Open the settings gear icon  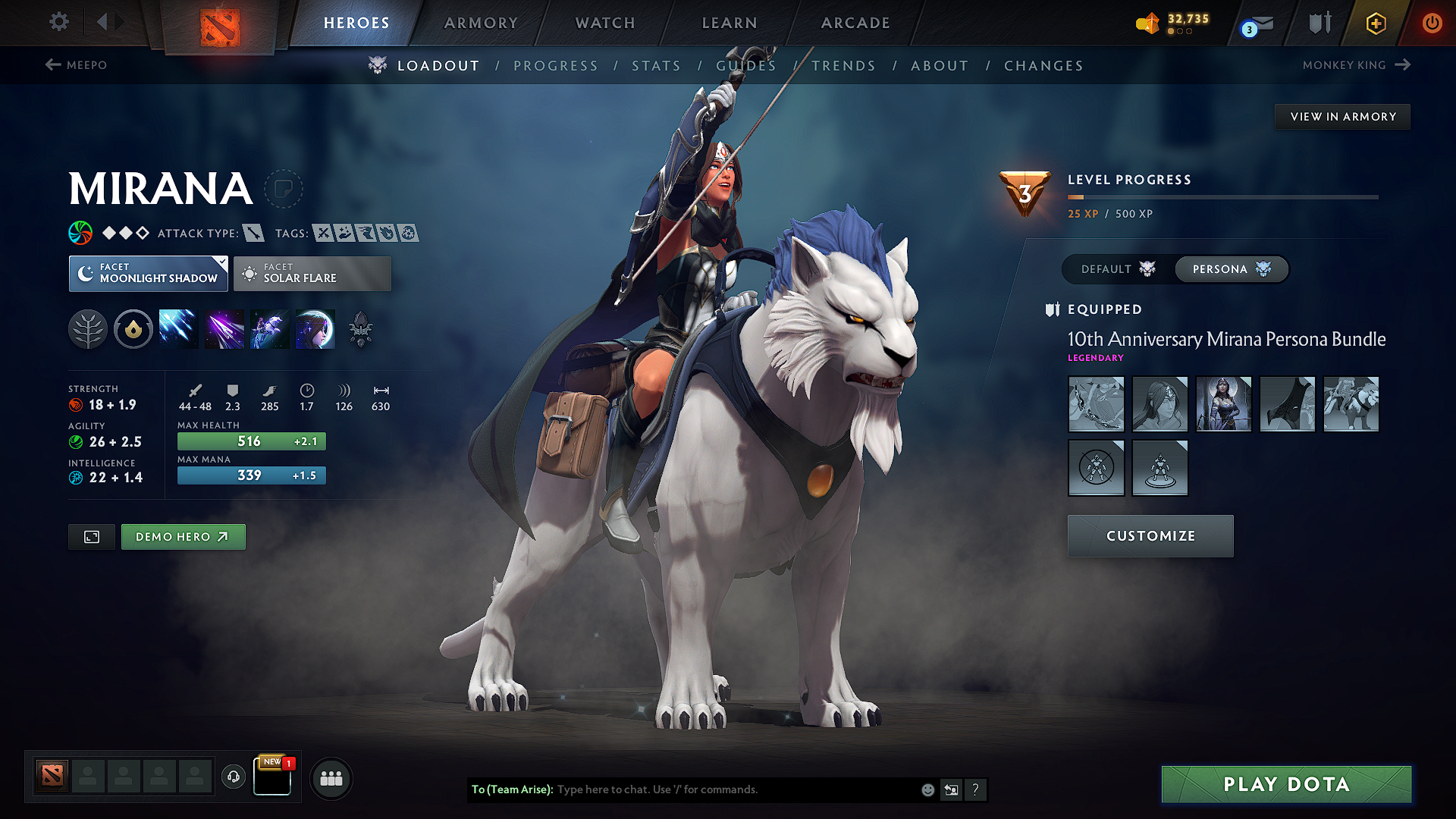(58, 22)
